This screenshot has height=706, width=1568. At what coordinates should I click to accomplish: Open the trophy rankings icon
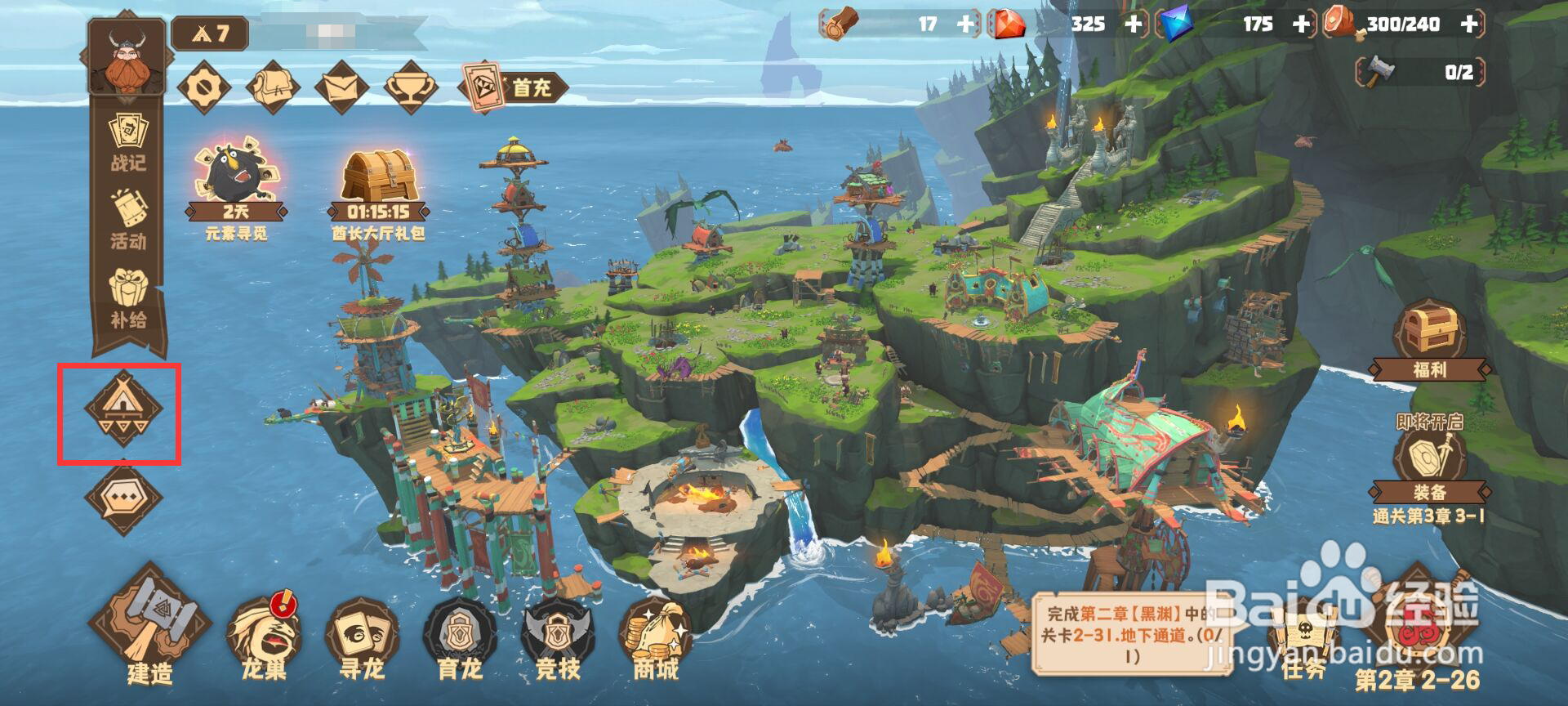click(411, 87)
